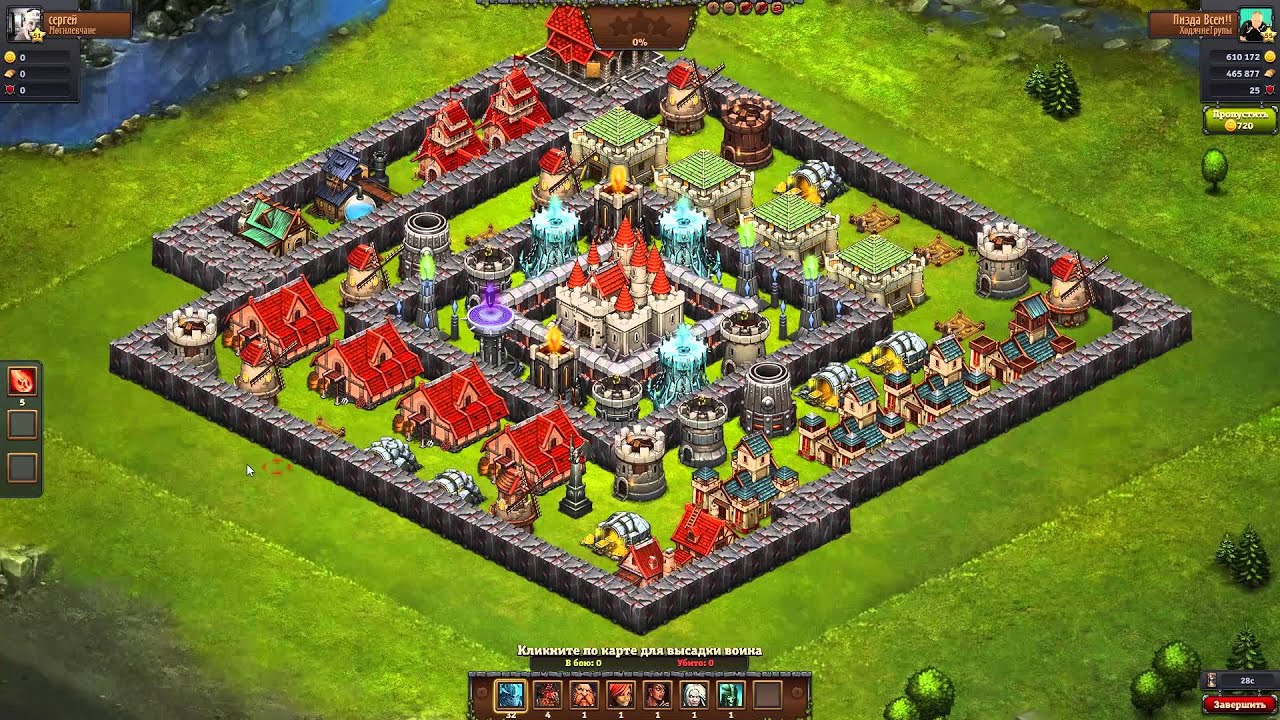Select the orange-bearded dwarf unit
1280x720 pixels.
584,694
